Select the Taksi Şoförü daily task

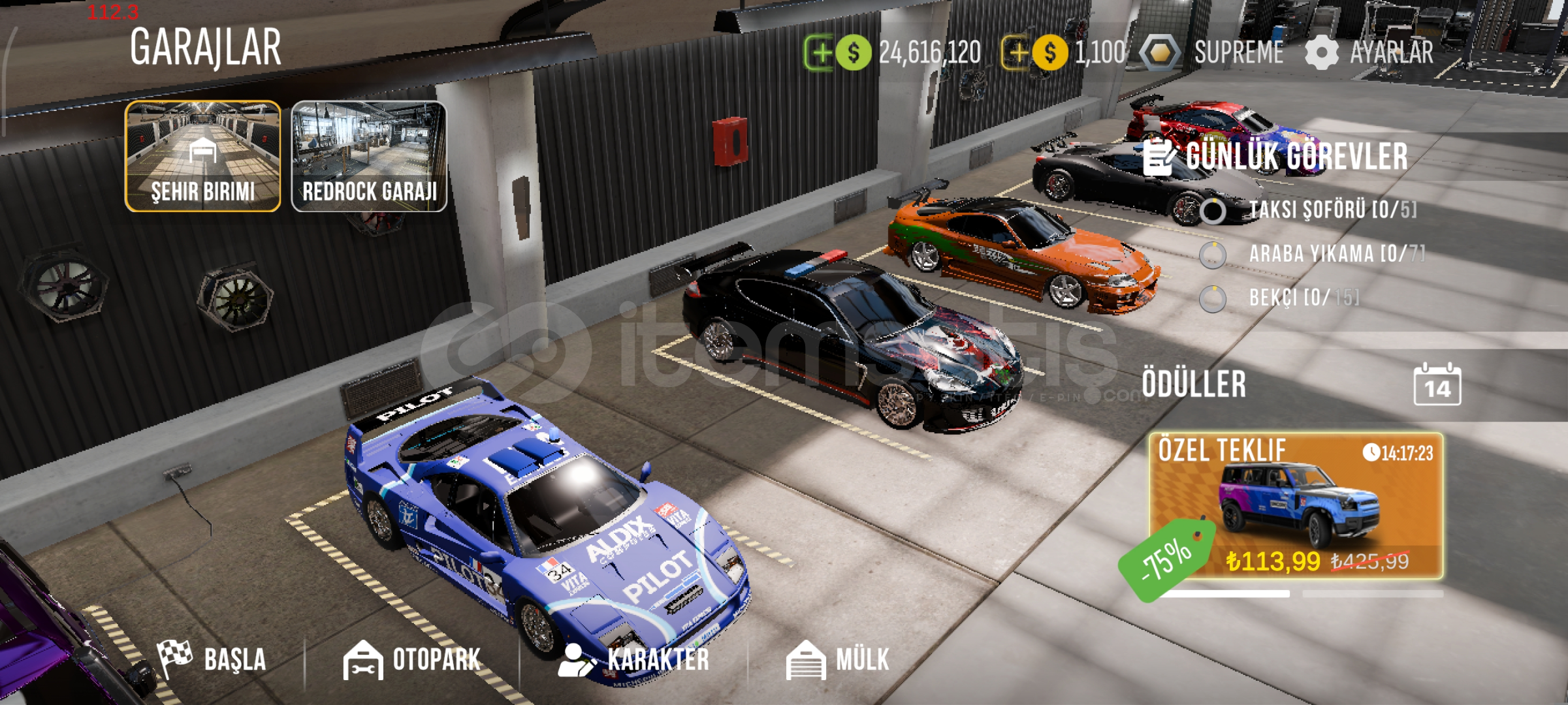click(1331, 210)
